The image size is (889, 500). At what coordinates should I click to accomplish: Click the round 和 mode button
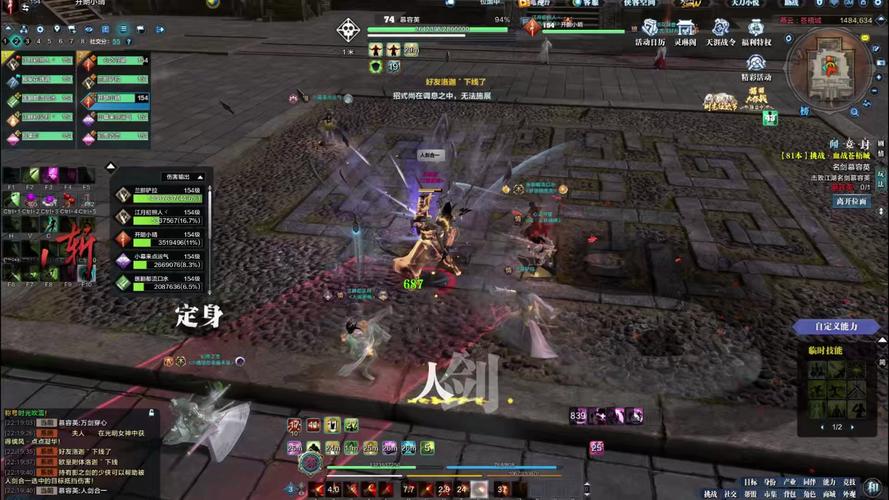[x=874, y=485]
